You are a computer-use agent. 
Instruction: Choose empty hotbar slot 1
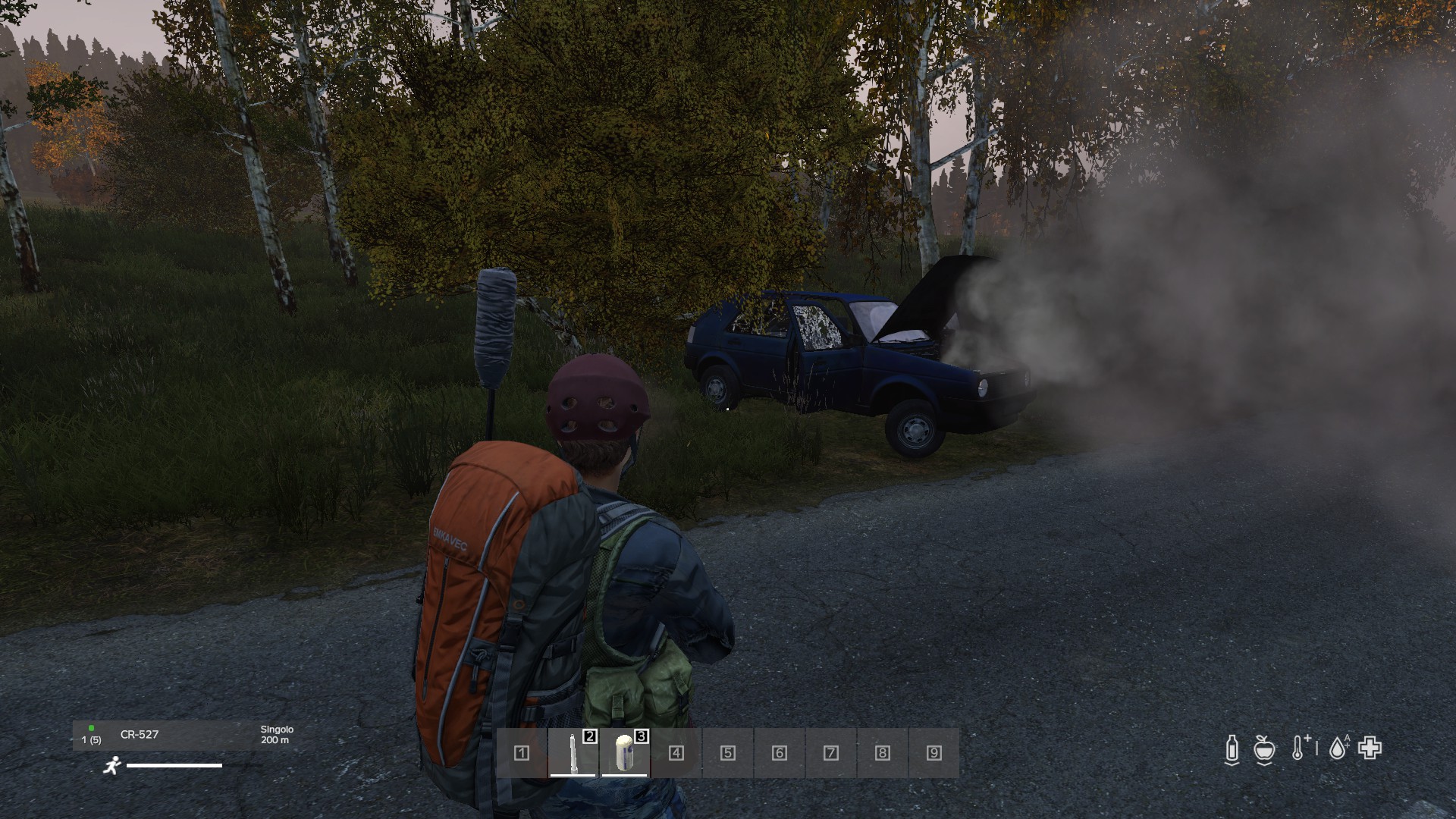click(x=522, y=753)
